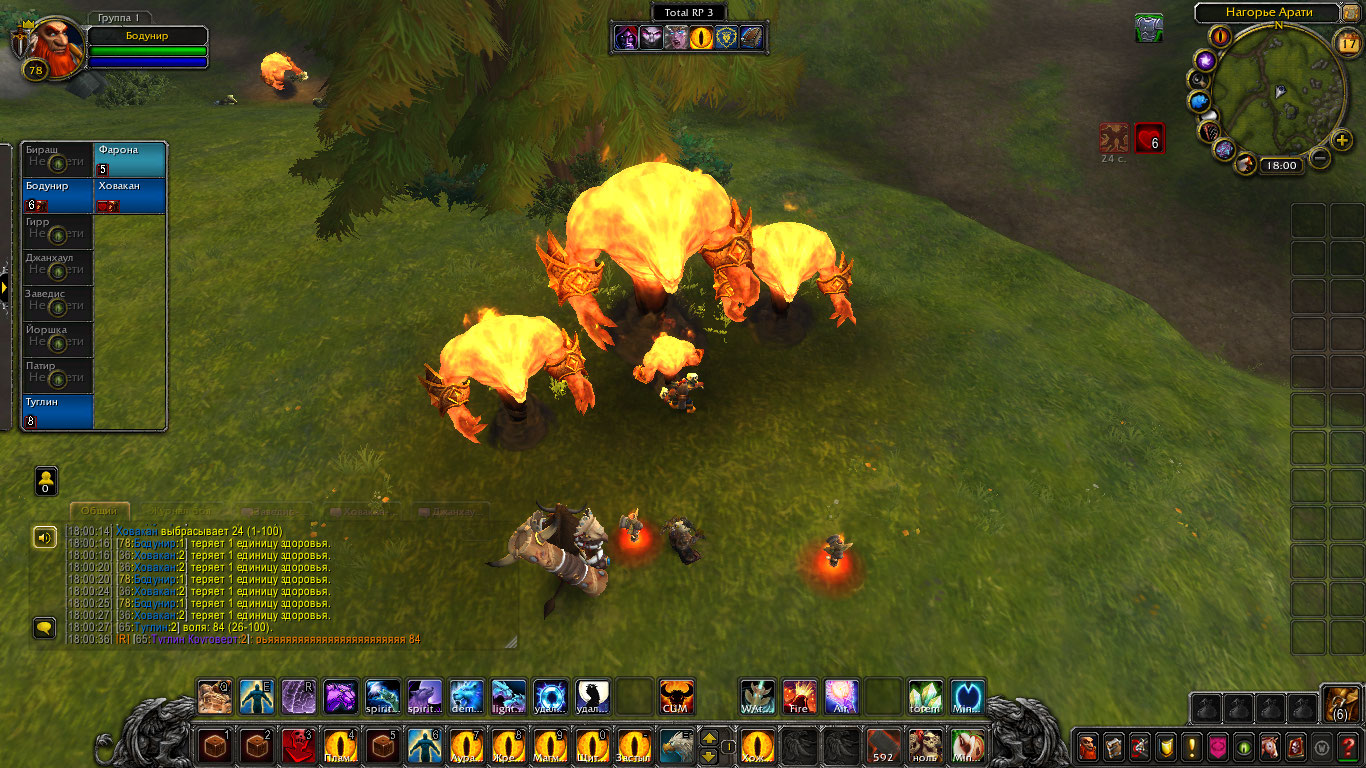1366x768 pixels.
Task: Click the 18:00 clock button
Action: [x=1279, y=166]
